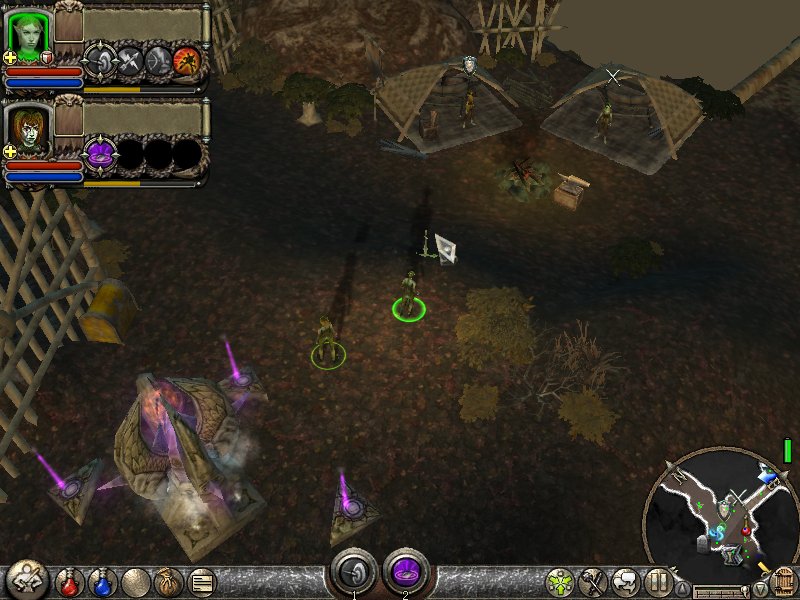Viewport: 800px width, 600px height.
Task: Pause the game with the pause button
Action: pyautogui.click(x=657, y=581)
